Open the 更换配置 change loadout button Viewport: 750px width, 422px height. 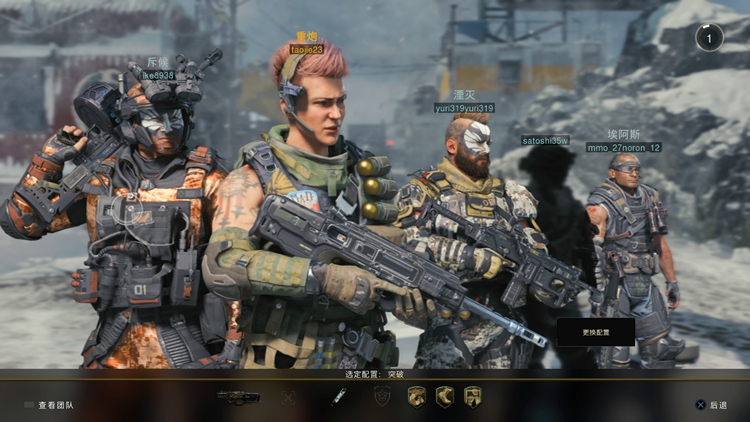(595, 332)
